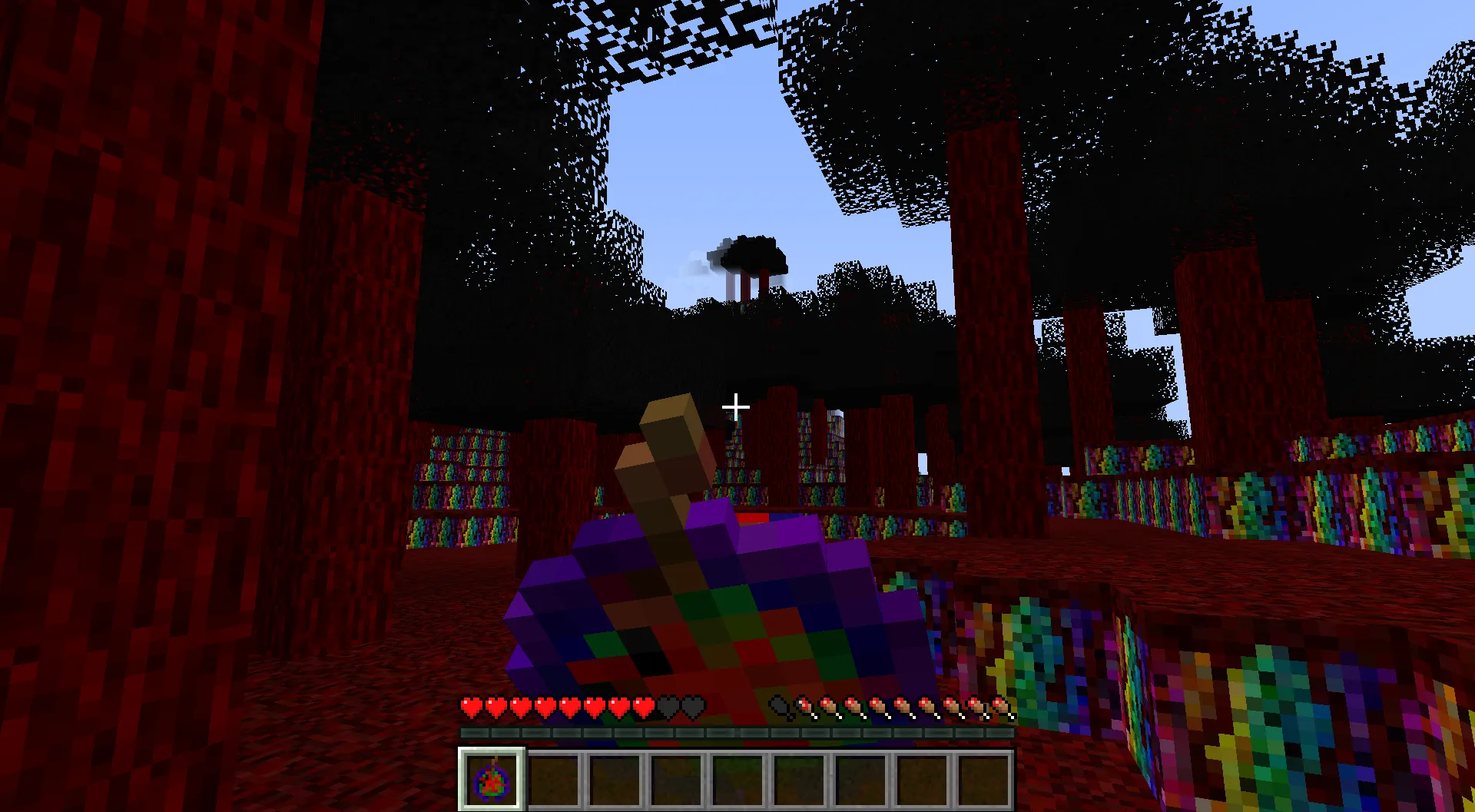Select the second hotbar slot
1475x812 pixels.
(x=552, y=779)
